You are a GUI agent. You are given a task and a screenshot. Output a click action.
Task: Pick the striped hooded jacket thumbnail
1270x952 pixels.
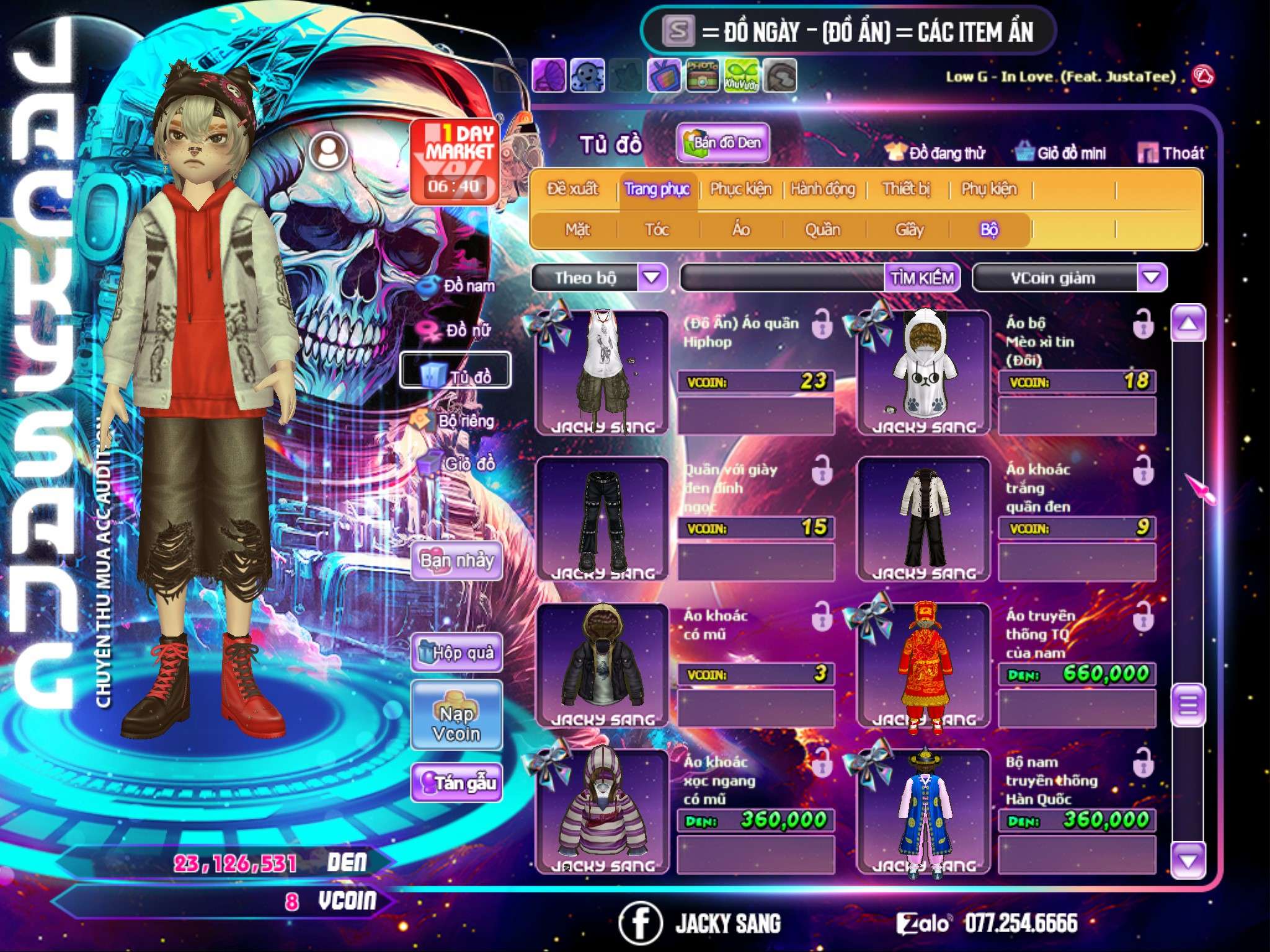(x=602, y=809)
